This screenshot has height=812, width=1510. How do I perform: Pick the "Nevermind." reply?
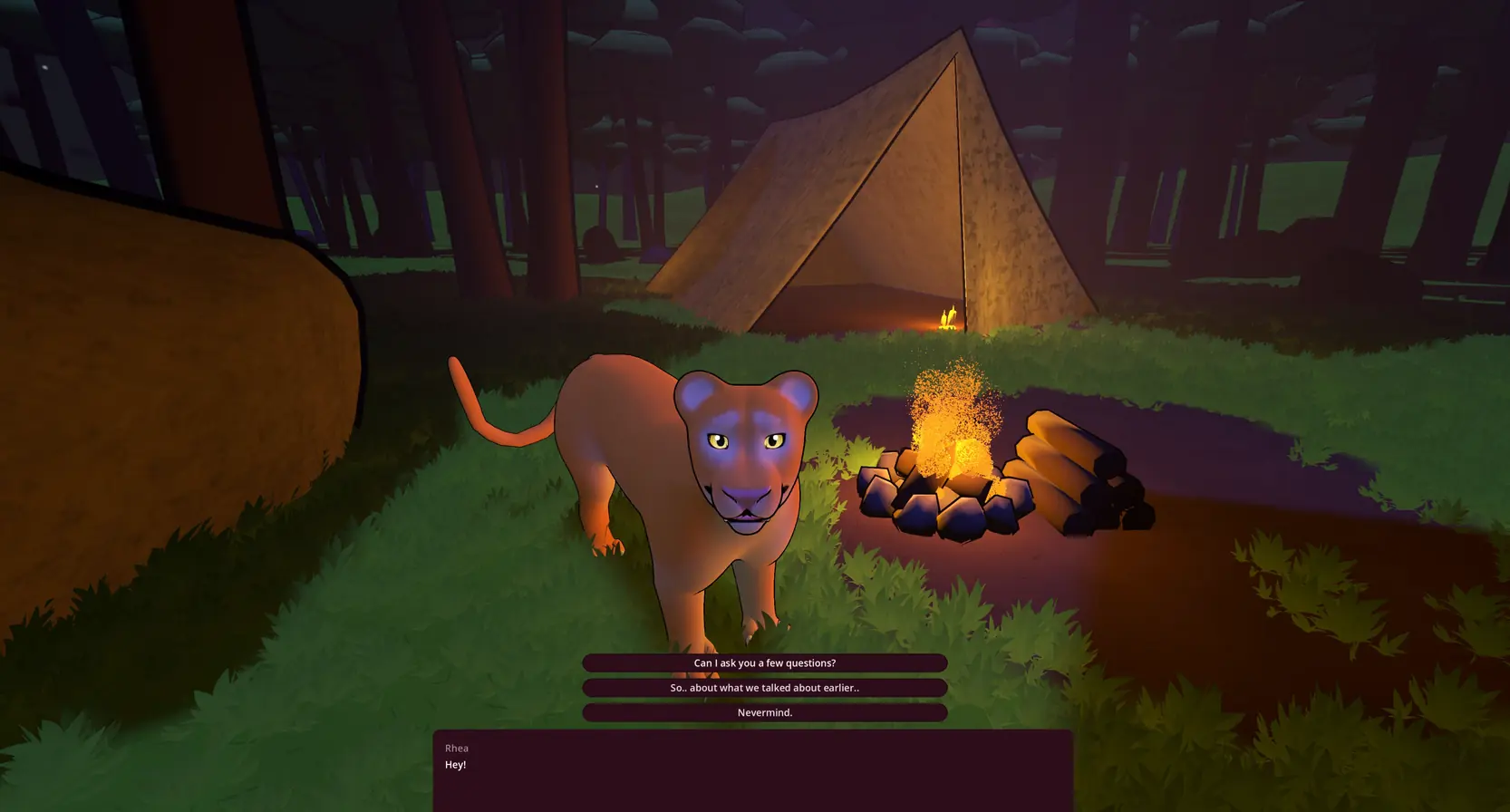(x=764, y=712)
